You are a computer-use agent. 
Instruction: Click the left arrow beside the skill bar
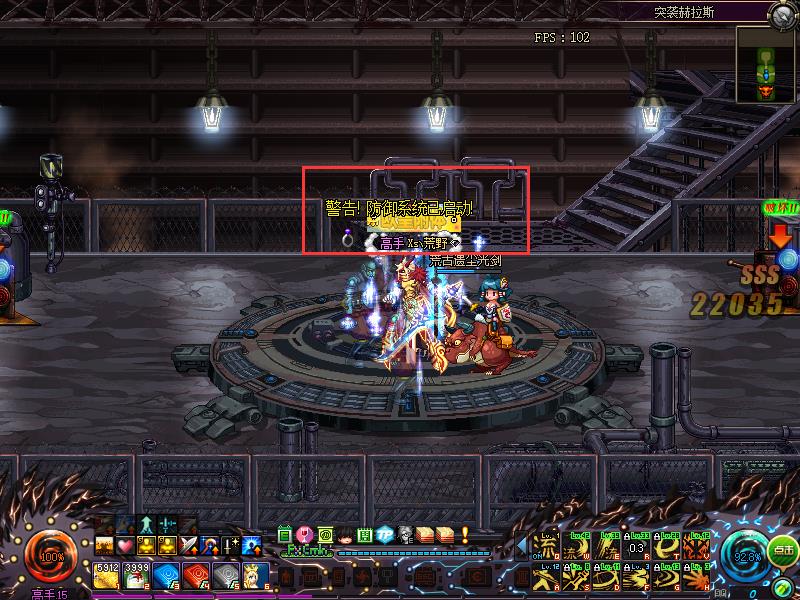click(x=521, y=546)
